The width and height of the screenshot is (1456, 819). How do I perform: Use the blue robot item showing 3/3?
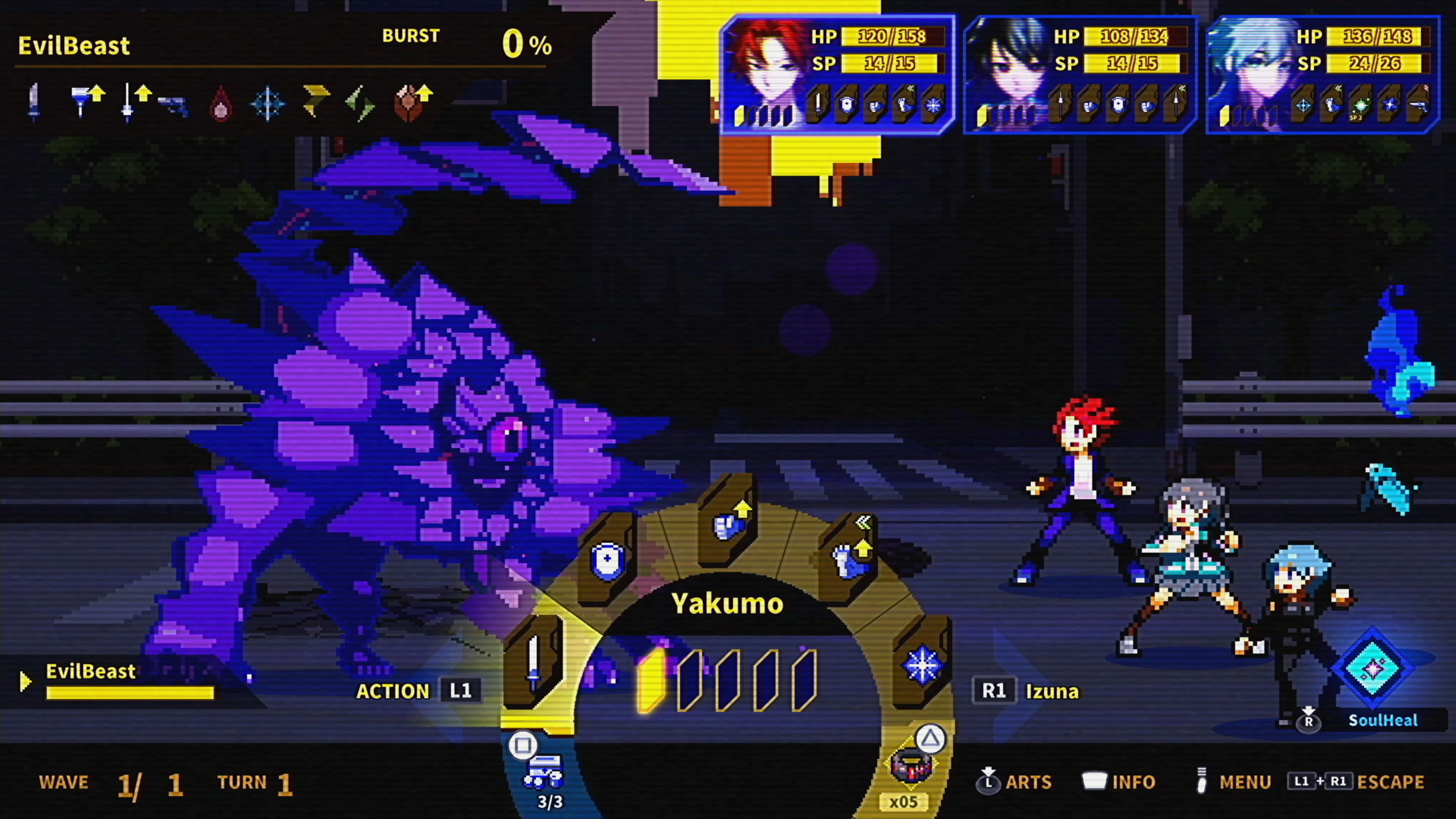pos(543,772)
